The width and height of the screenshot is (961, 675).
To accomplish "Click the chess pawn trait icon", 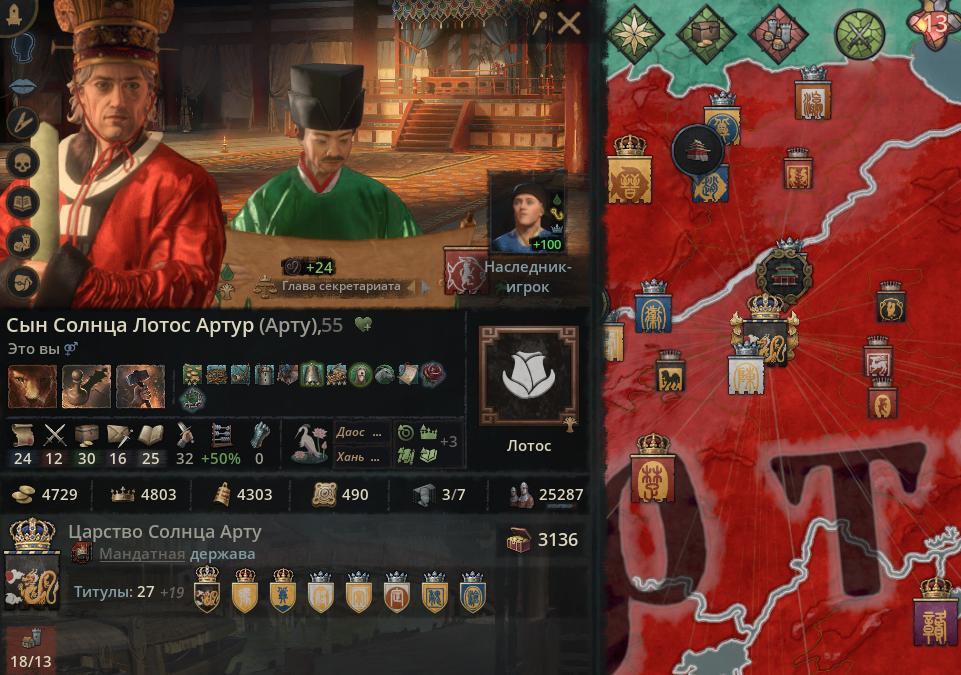I will tap(86, 386).
